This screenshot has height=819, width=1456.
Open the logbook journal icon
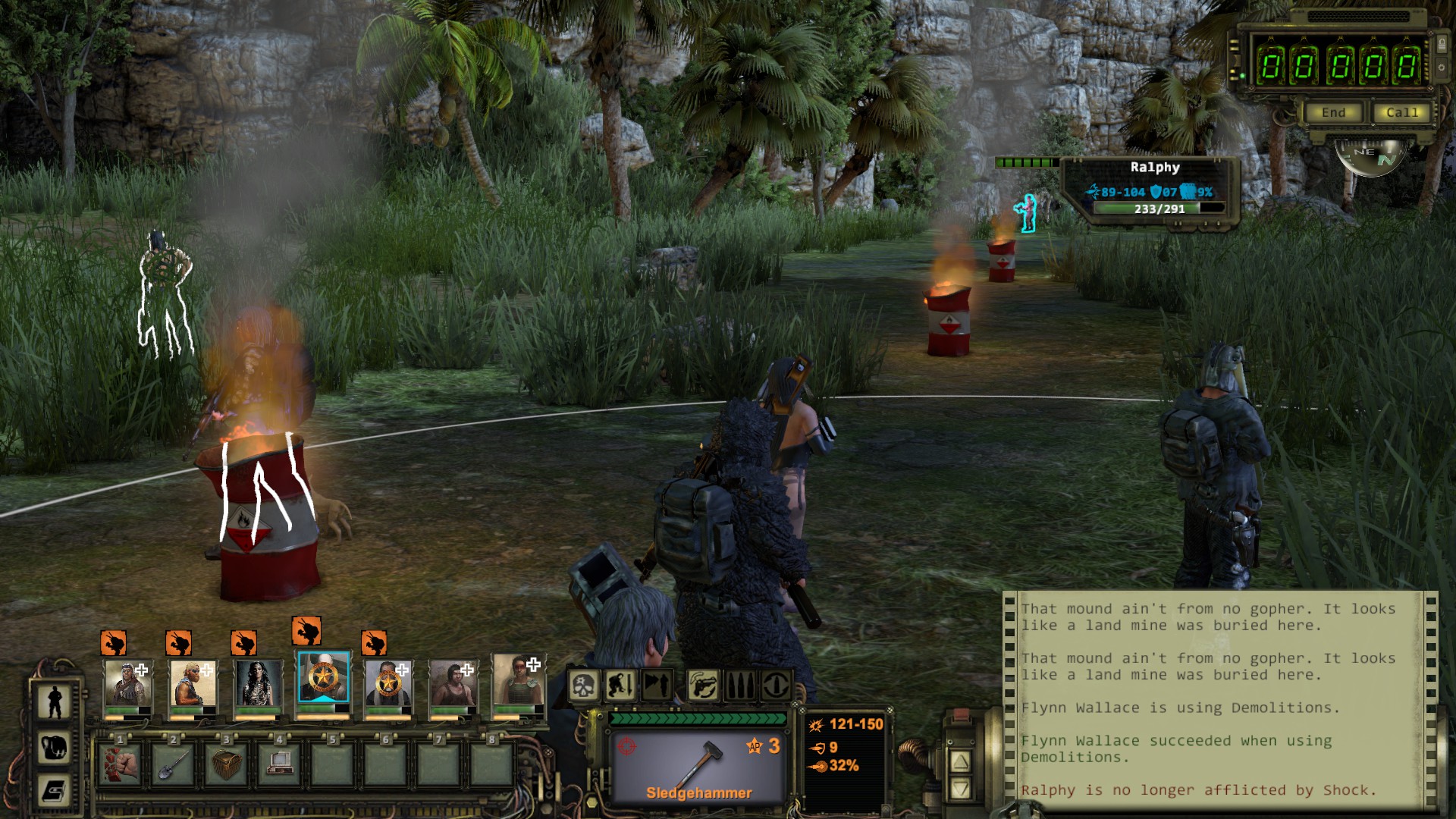tap(55, 791)
